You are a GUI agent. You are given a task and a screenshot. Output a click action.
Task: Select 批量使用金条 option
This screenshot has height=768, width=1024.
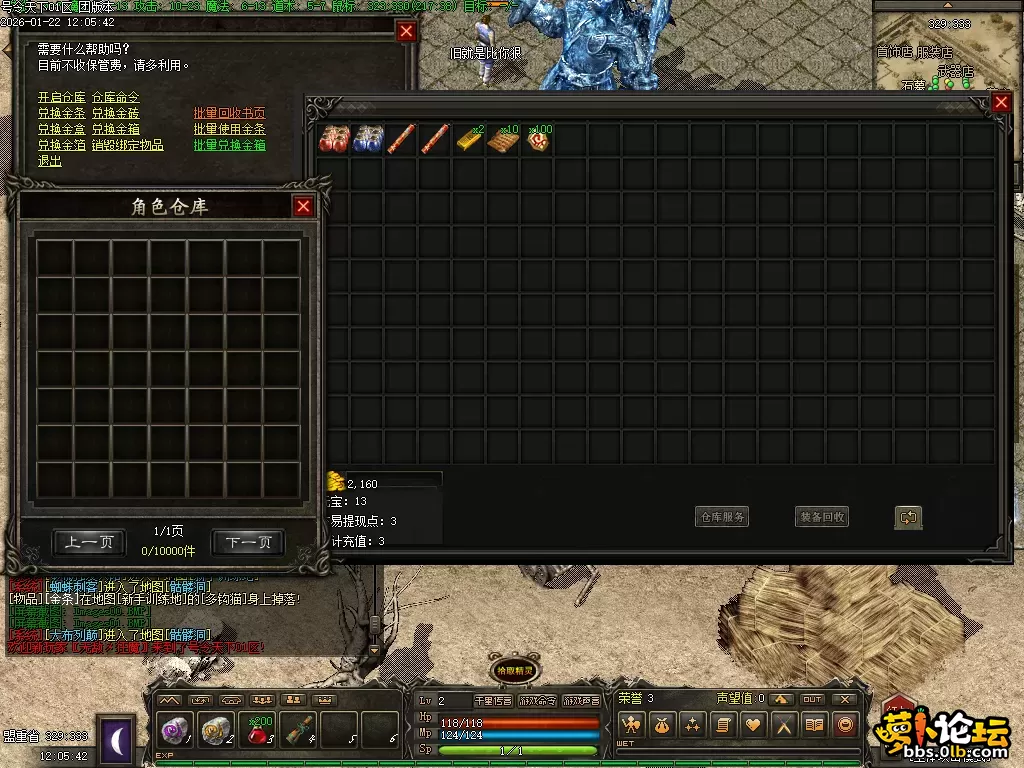pos(229,129)
